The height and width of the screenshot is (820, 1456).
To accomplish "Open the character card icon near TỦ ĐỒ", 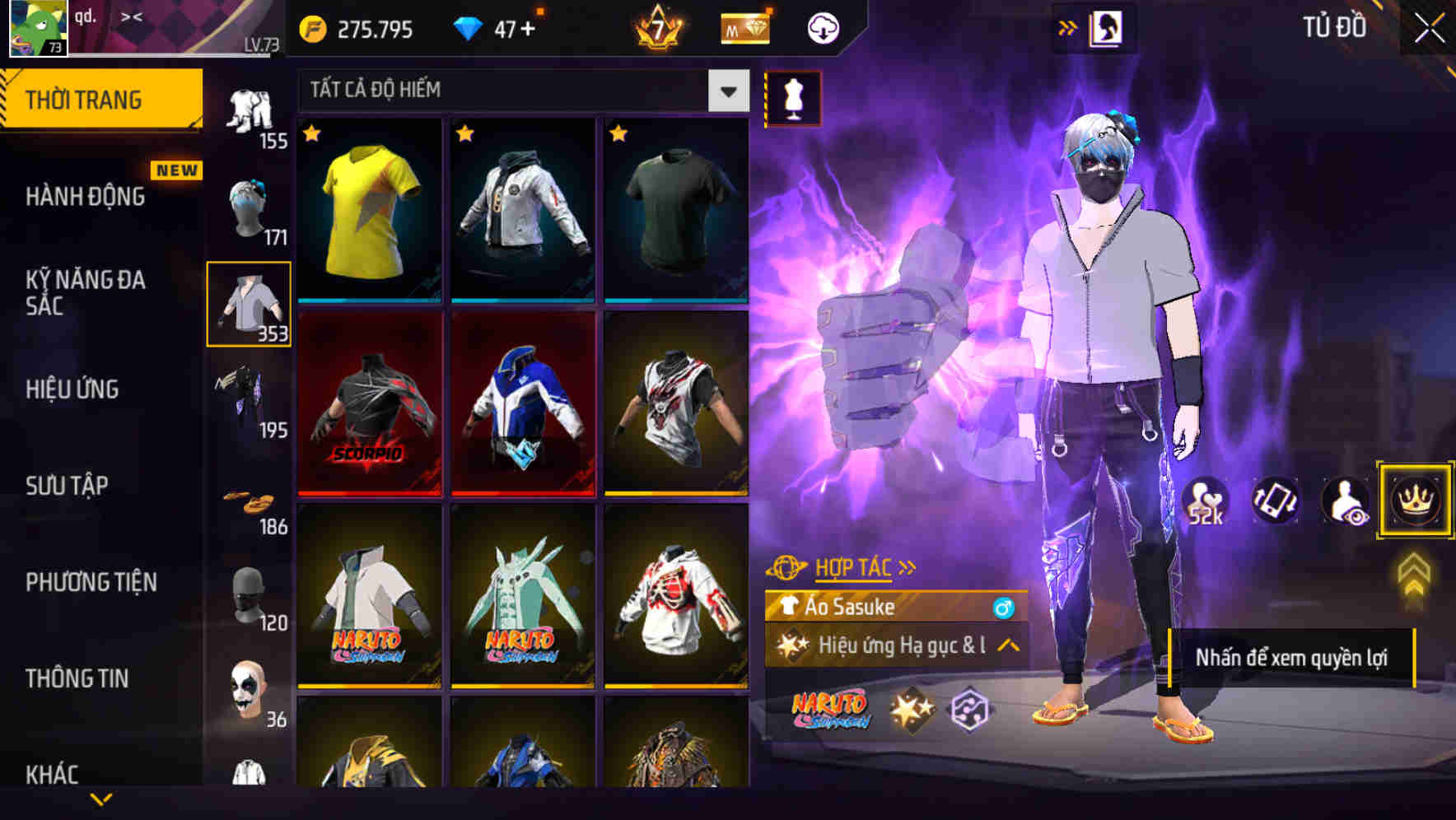I will [x=1108, y=26].
